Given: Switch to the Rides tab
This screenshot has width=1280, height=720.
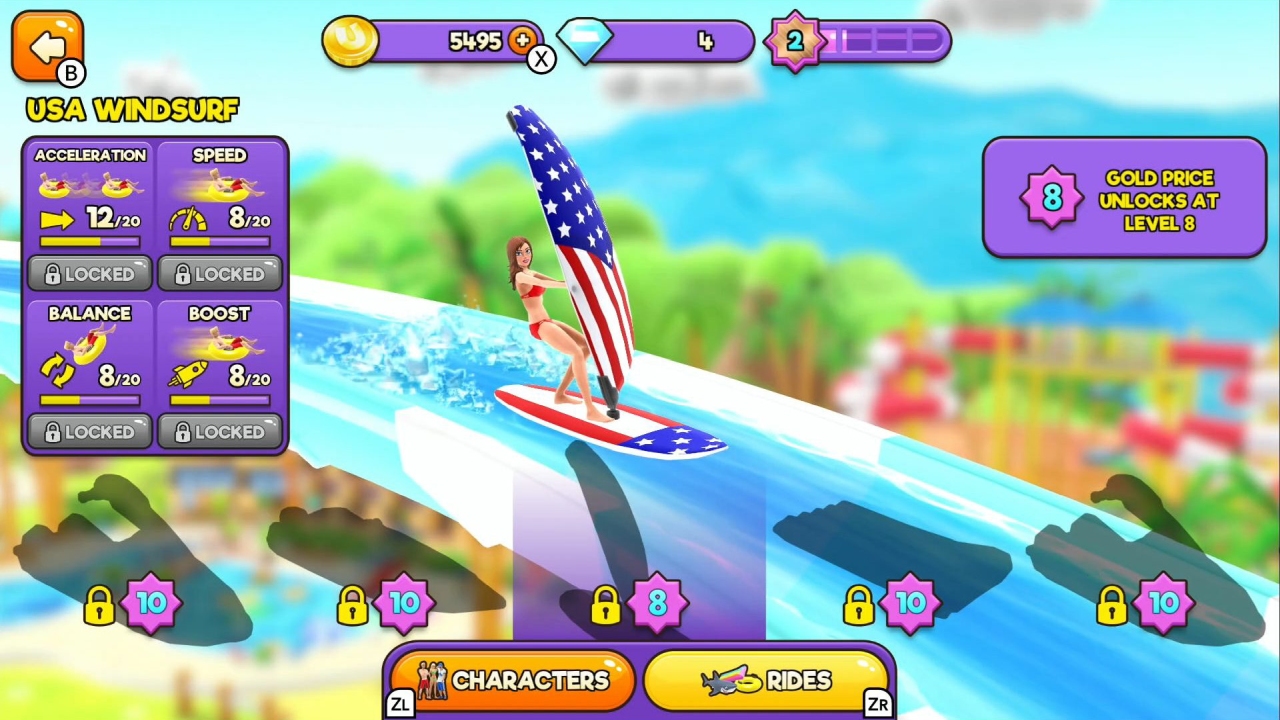Looking at the screenshot, I should (768, 680).
